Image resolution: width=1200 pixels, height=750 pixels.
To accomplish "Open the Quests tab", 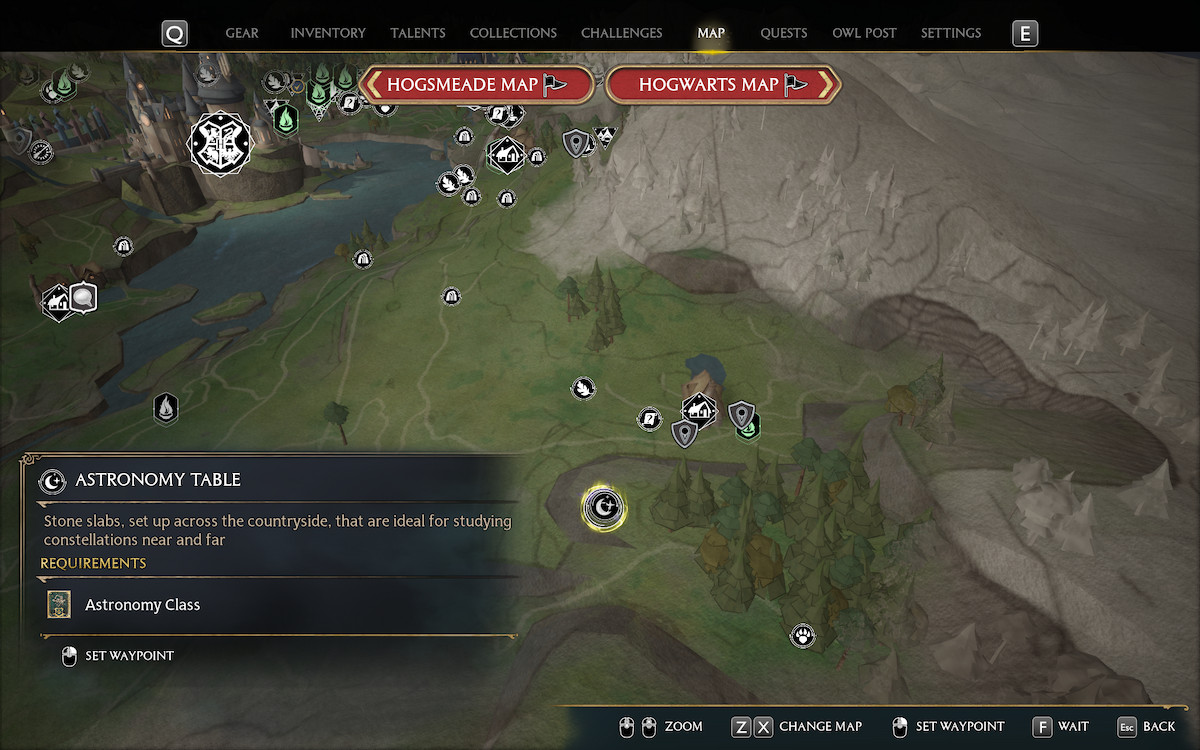I will 783,33.
